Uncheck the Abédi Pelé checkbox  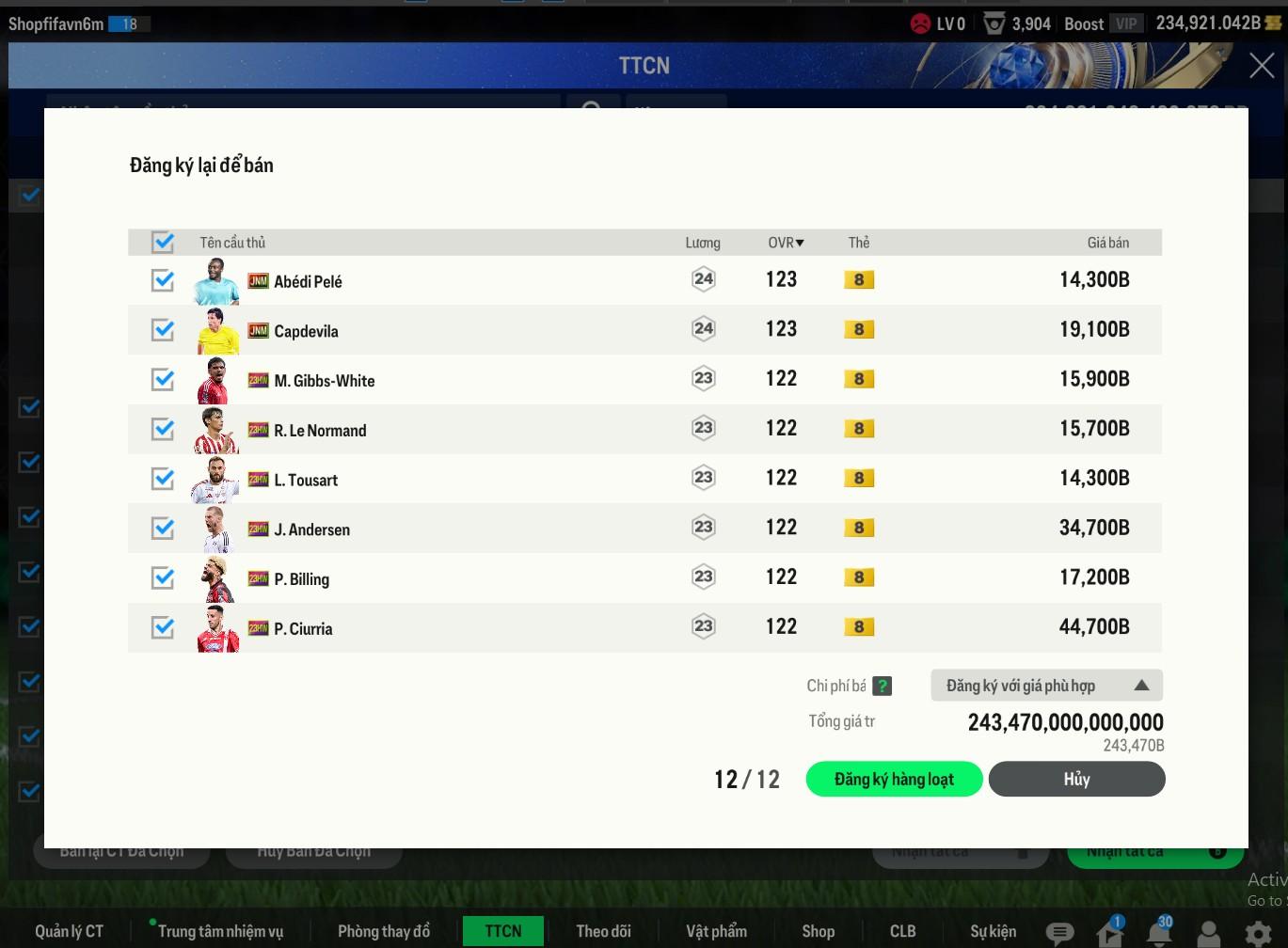pos(163,280)
